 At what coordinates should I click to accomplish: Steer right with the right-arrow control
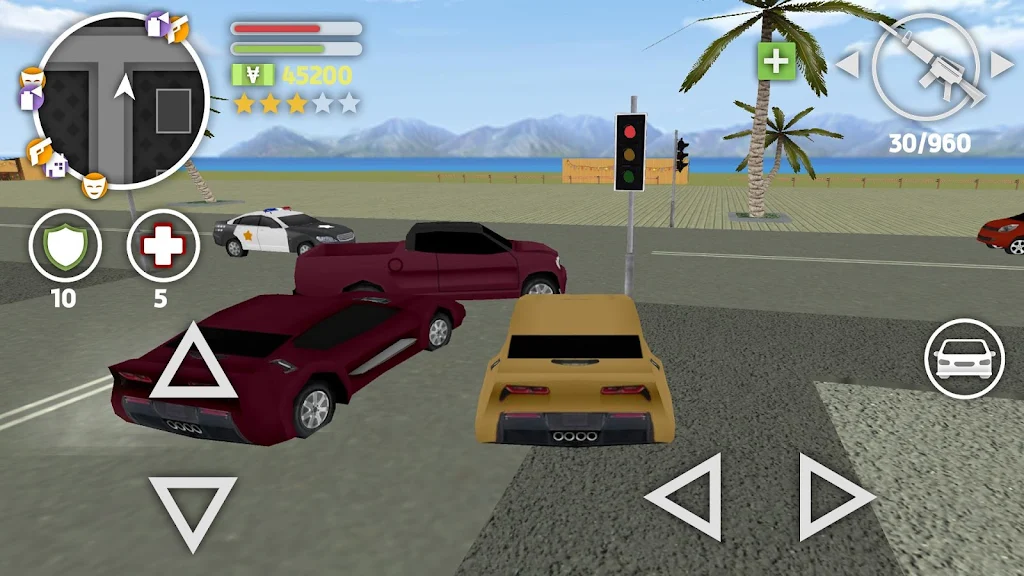click(x=834, y=497)
